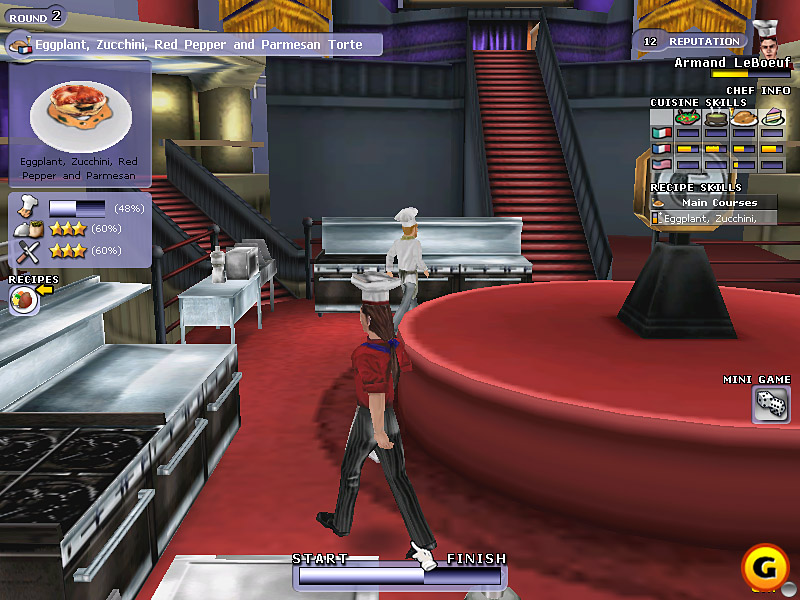Open Chef Info panel heading
Viewport: 800px width, 600px height.
(x=757, y=90)
